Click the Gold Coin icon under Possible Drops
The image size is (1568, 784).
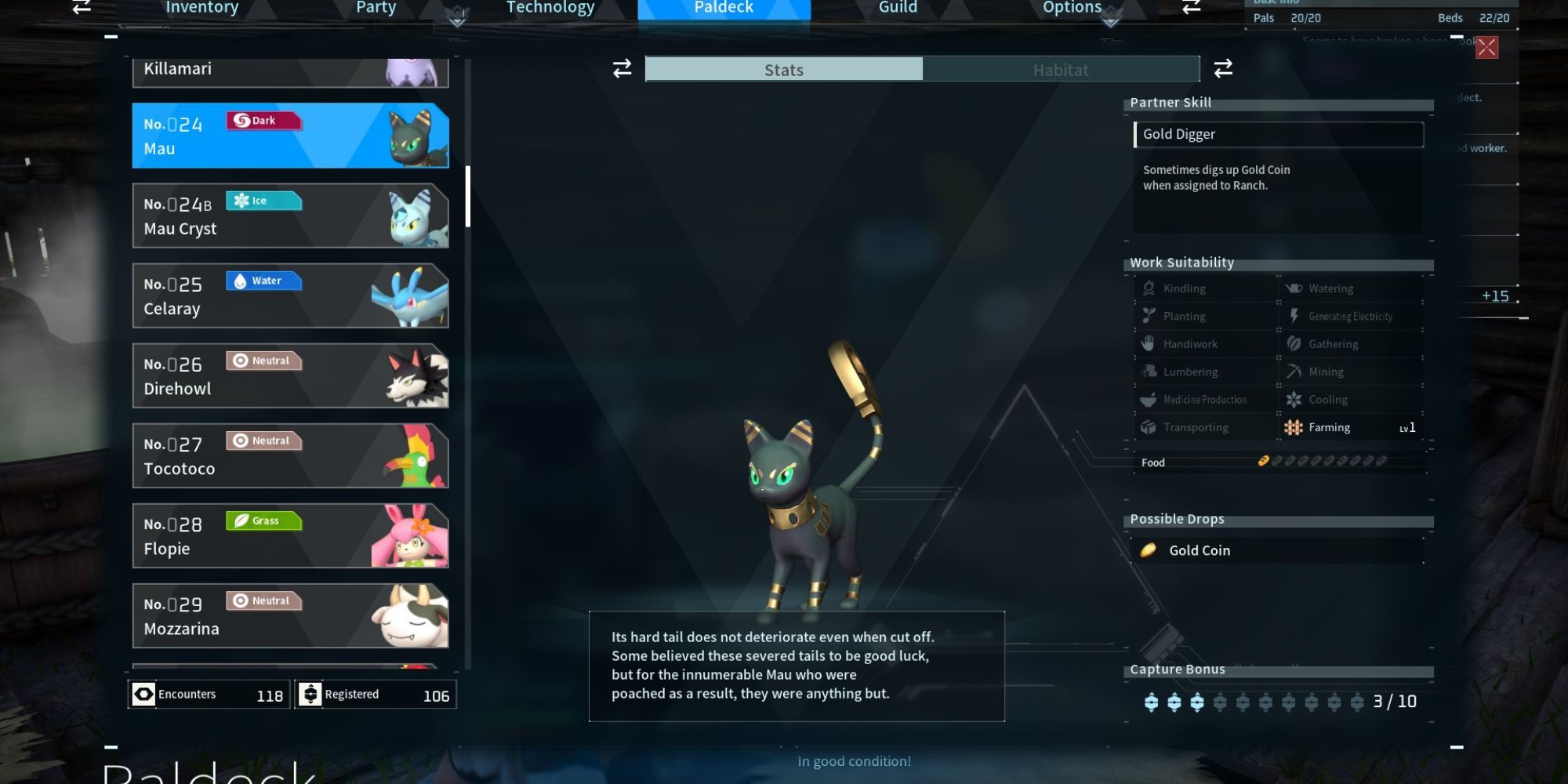tap(1148, 550)
